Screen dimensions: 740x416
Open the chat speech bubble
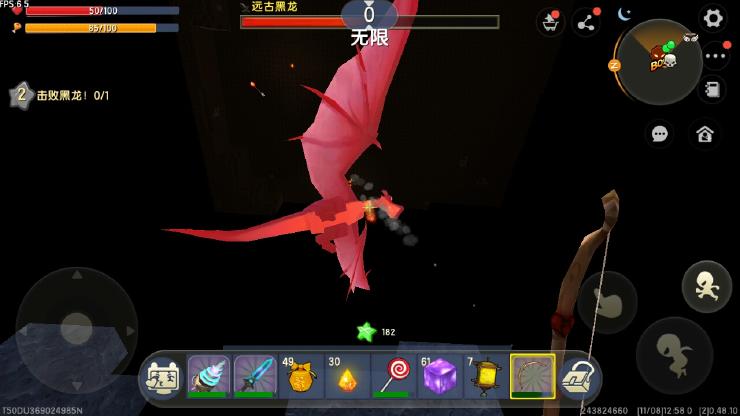(x=659, y=134)
